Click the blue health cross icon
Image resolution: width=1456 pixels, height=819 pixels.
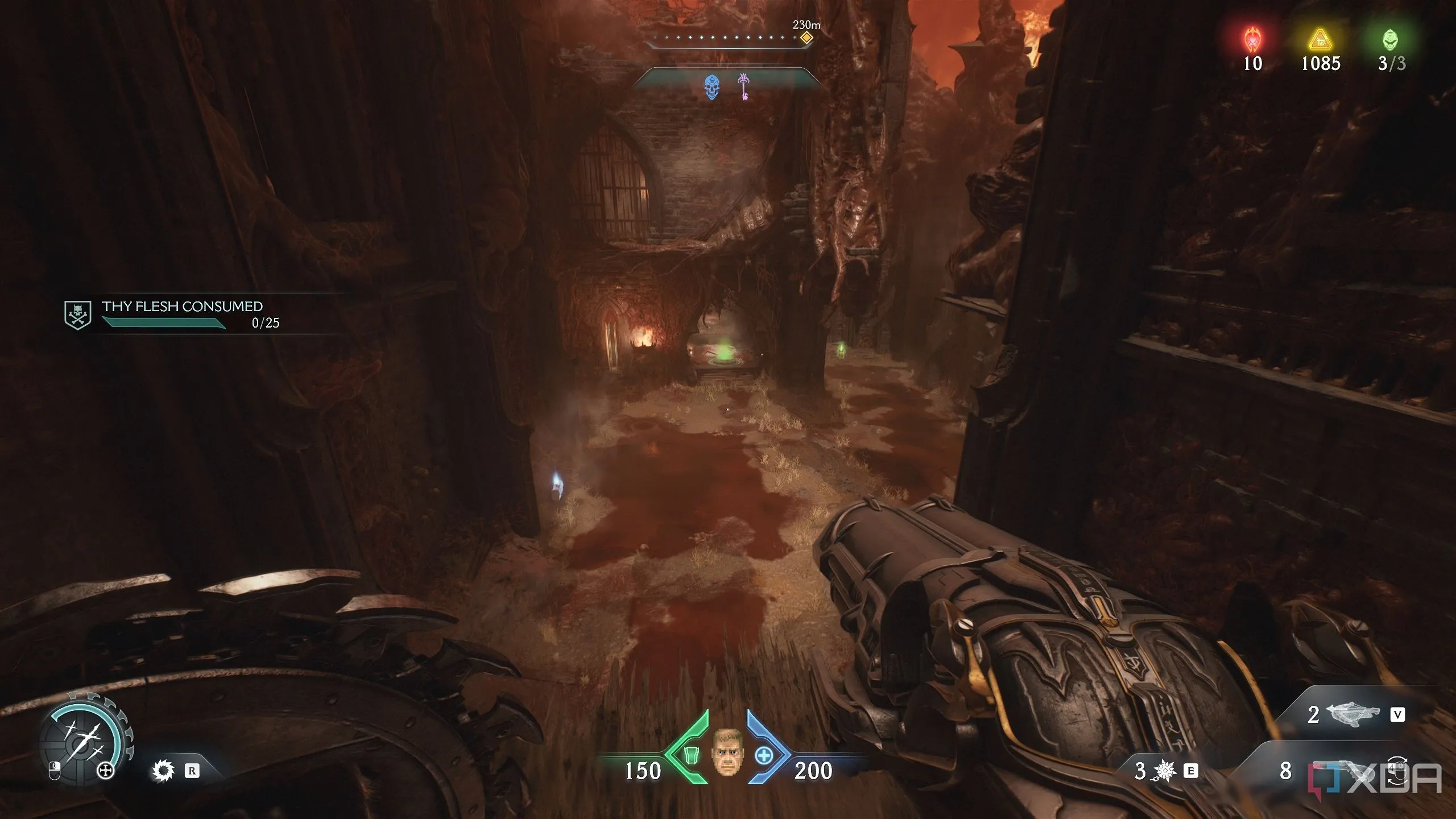tap(764, 756)
